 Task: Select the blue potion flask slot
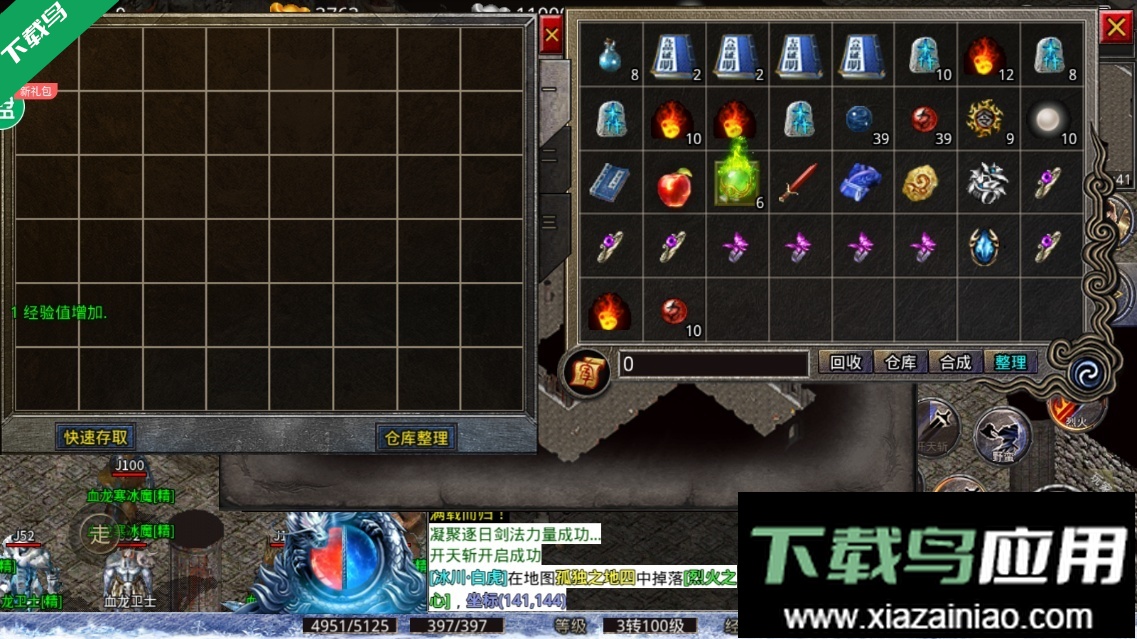point(611,56)
